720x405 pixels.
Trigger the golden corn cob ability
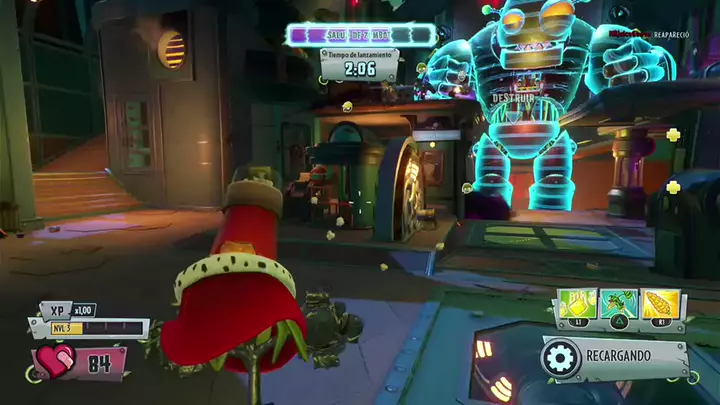tap(662, 304)
